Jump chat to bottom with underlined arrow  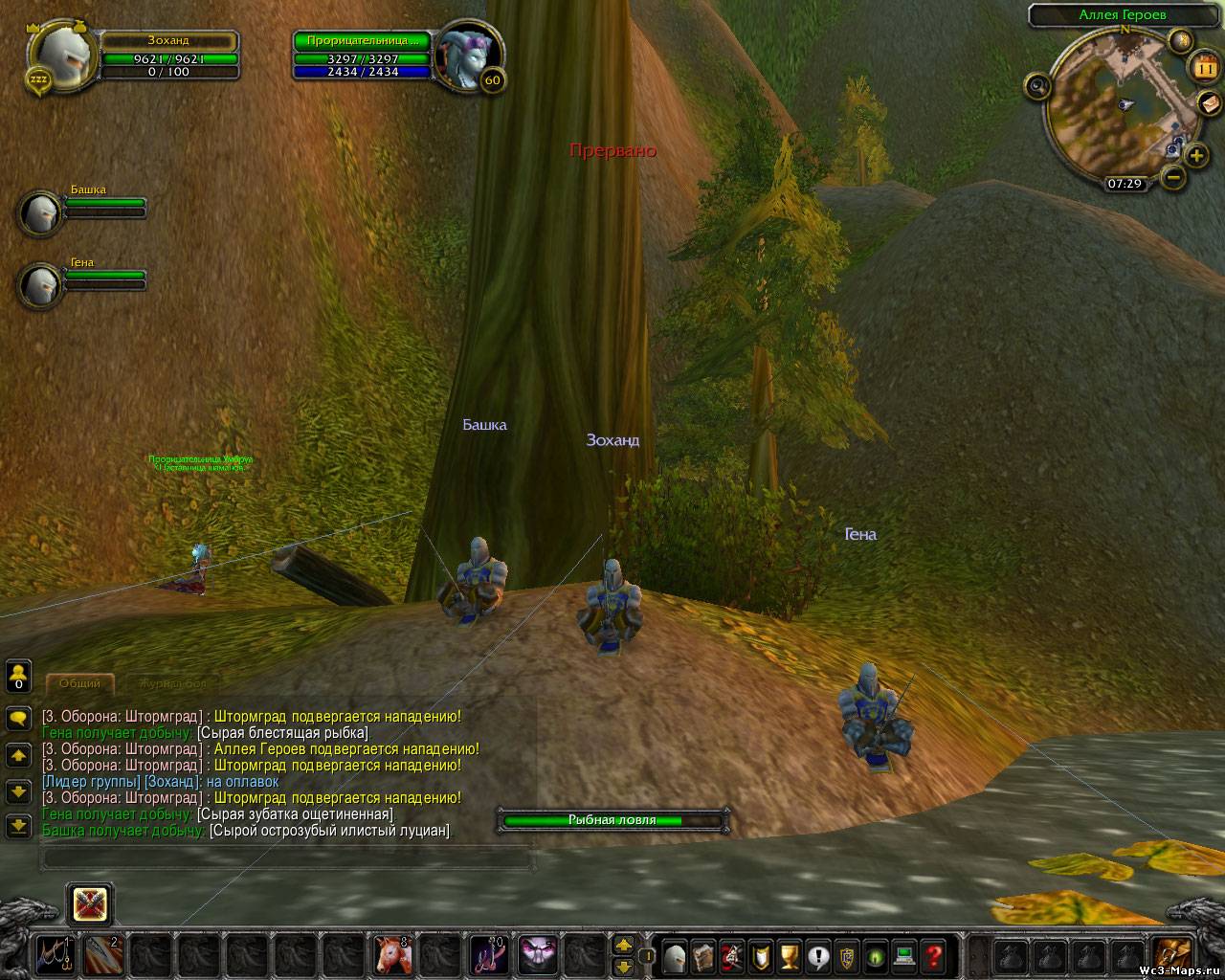point(18,825)
